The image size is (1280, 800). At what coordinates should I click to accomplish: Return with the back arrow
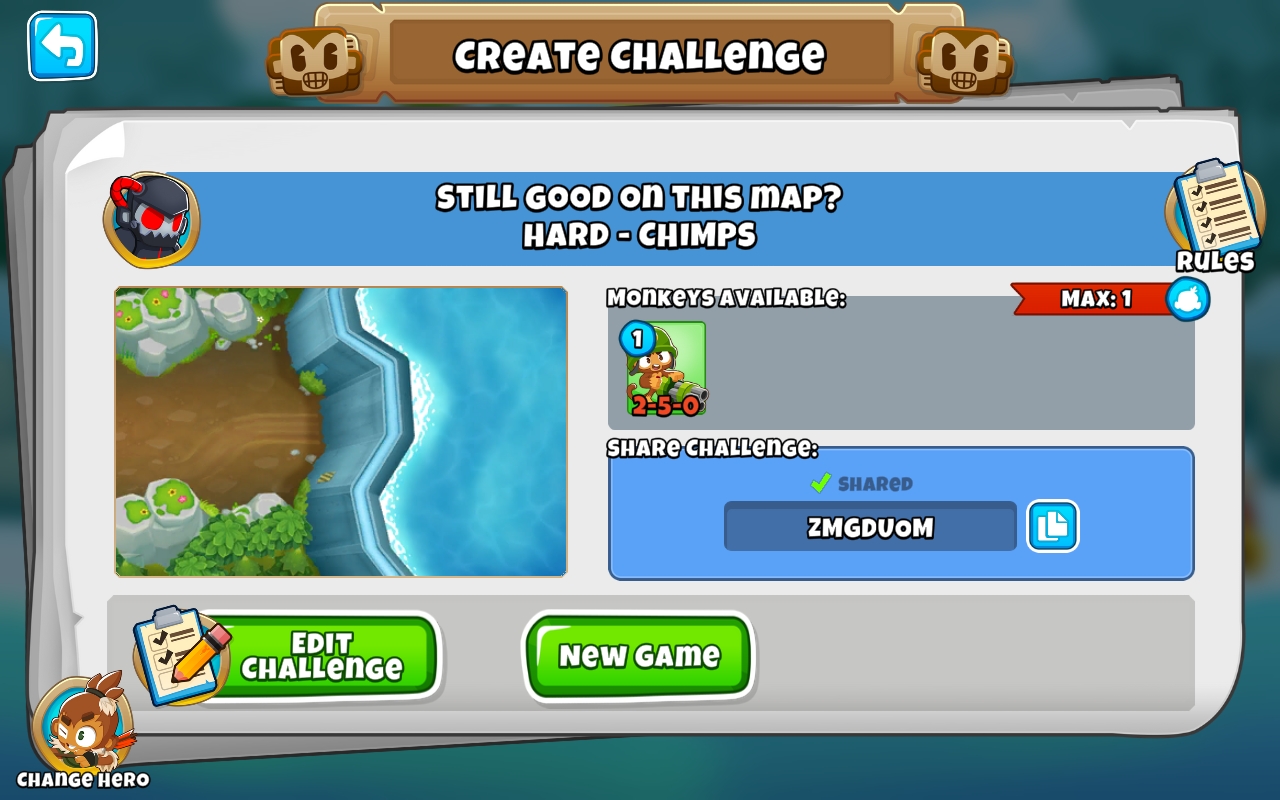click(x=61, y=47)
